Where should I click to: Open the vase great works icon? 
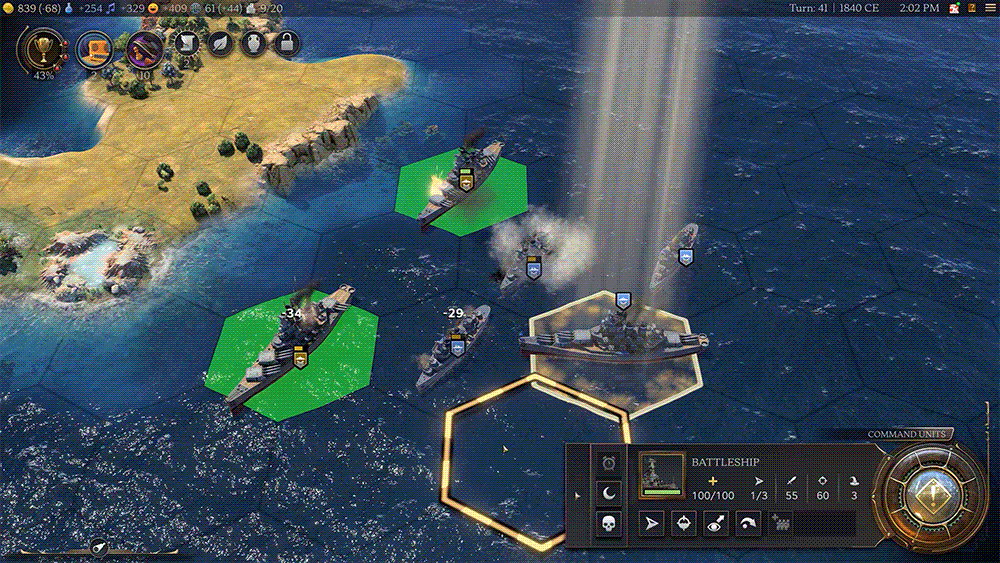click(253, 43)
